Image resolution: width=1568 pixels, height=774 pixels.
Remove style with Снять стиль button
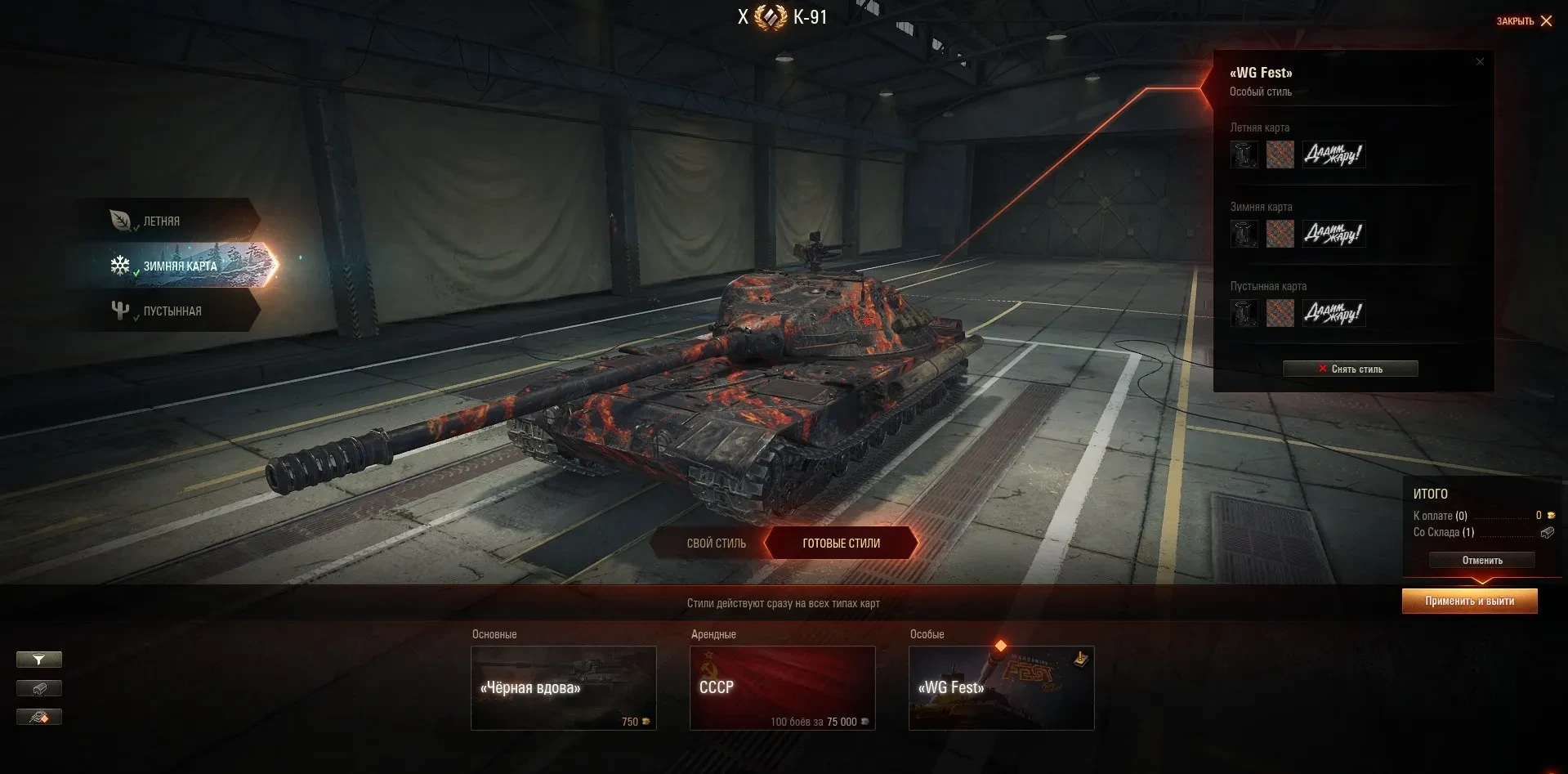tap(1350, 369)
